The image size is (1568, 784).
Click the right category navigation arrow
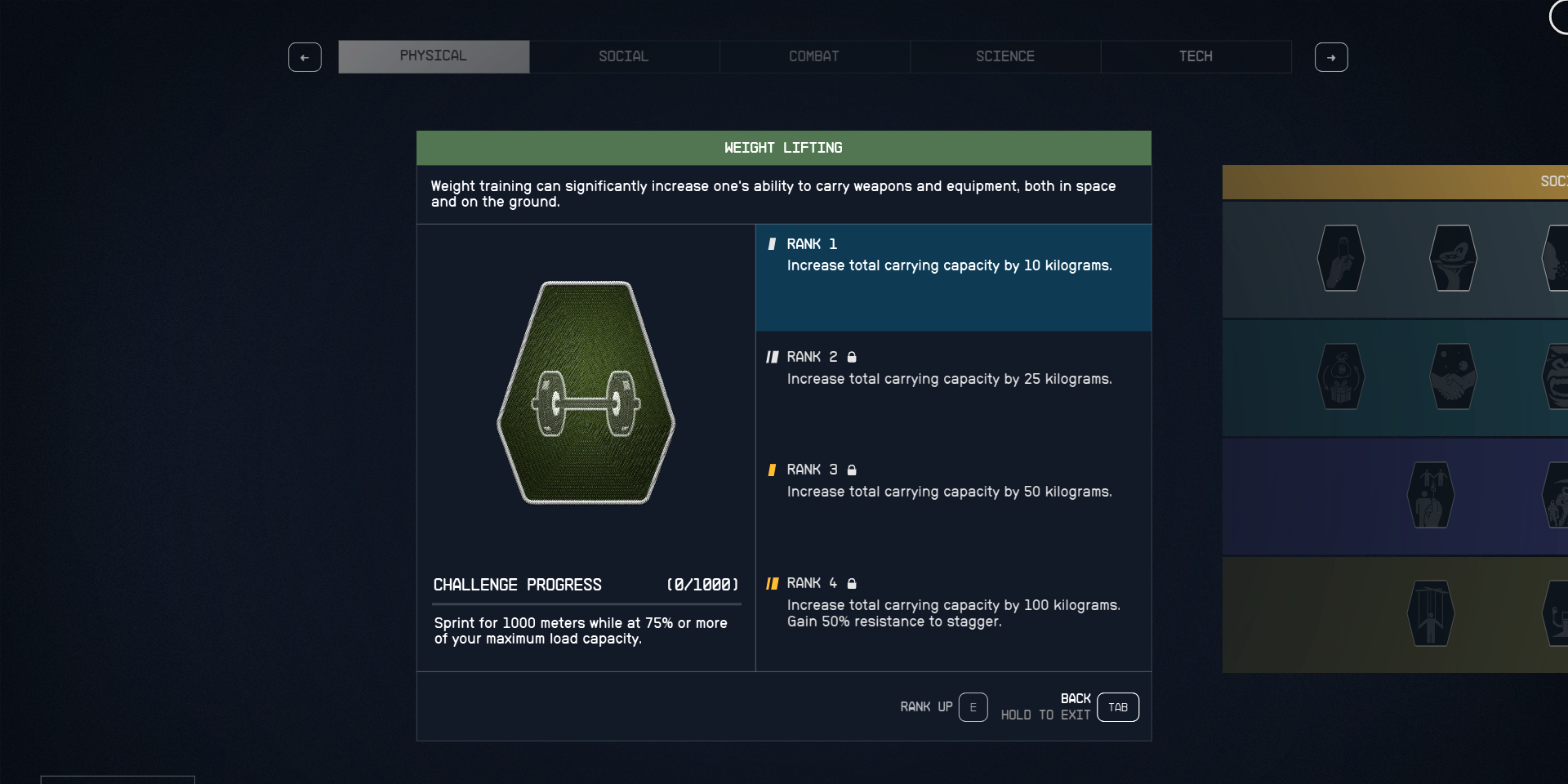pyautogui.click(x=1331, y=57)
